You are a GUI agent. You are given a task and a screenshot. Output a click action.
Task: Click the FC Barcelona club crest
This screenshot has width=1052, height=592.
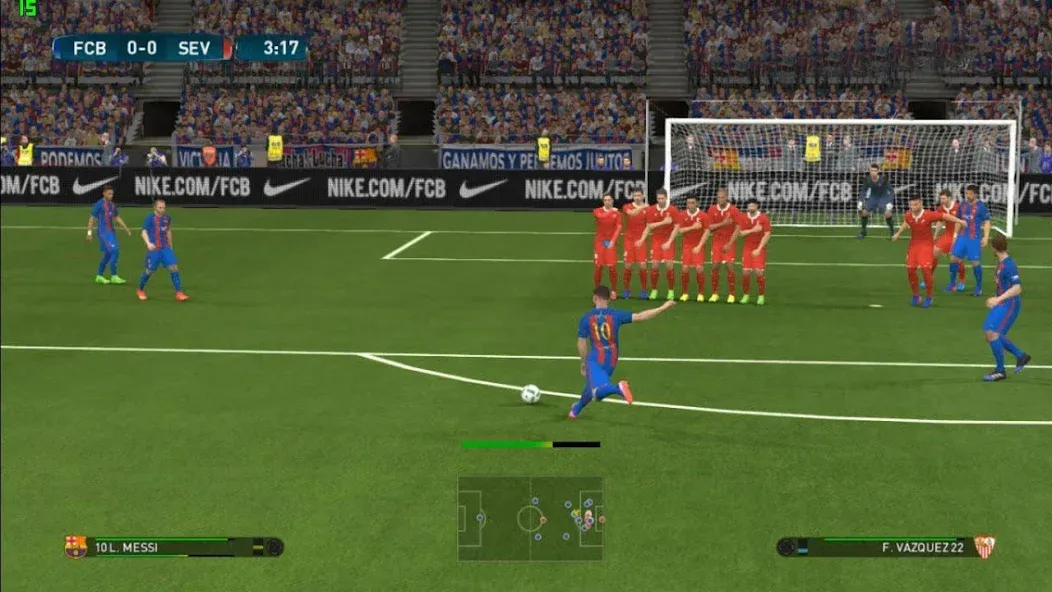click(x=75, y=547)
